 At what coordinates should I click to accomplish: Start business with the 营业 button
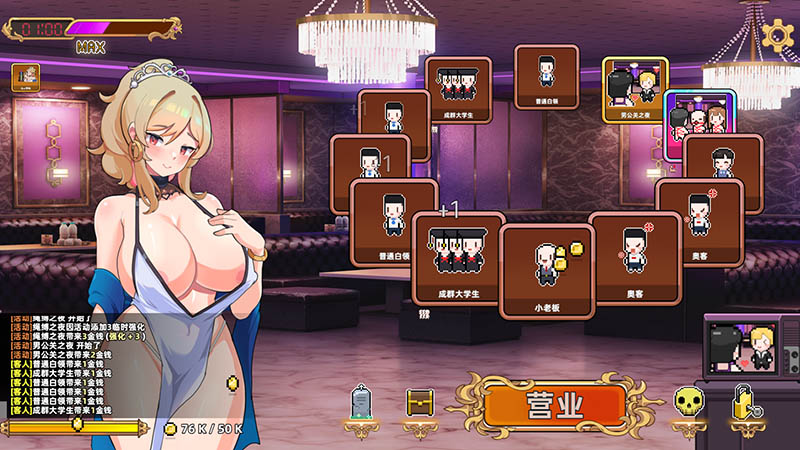pyautogui.click(x=555, y=404)
